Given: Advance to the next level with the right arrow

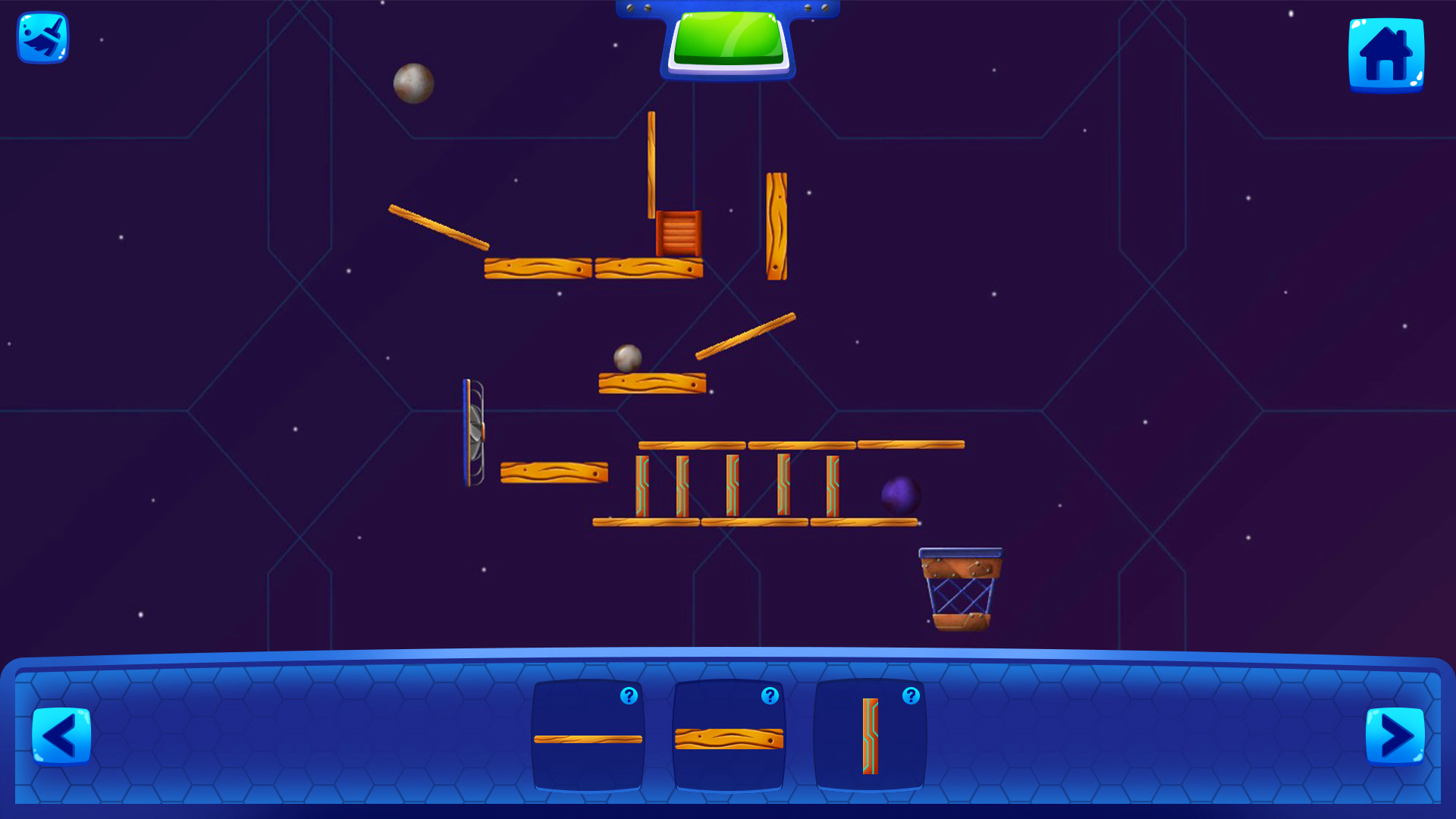Looking at the screenshot, I should click(1394, 734).
